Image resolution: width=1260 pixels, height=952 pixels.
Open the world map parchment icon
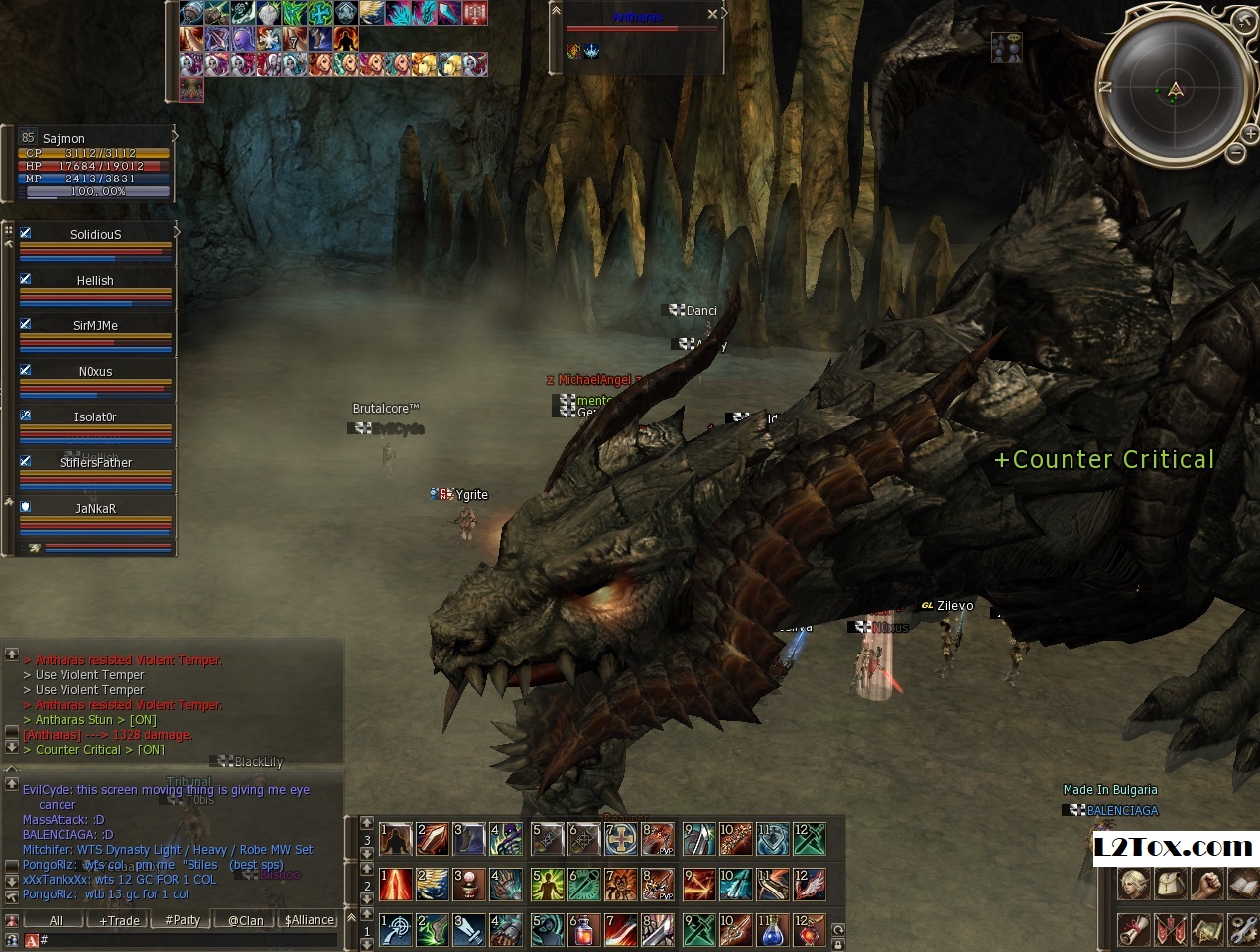(x=1207, y=929)
